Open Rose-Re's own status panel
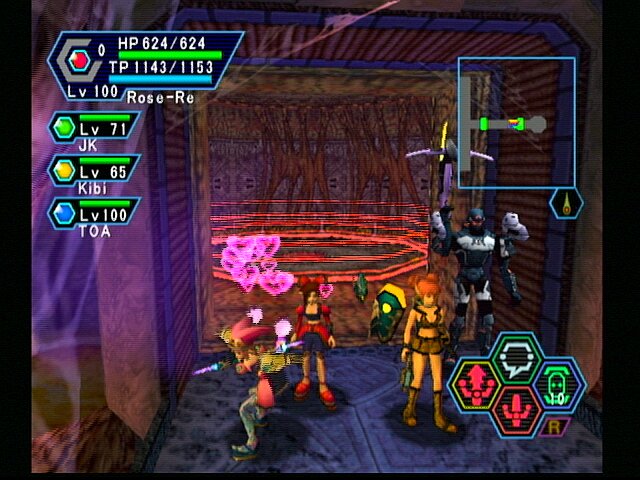 tap(145, 66)
